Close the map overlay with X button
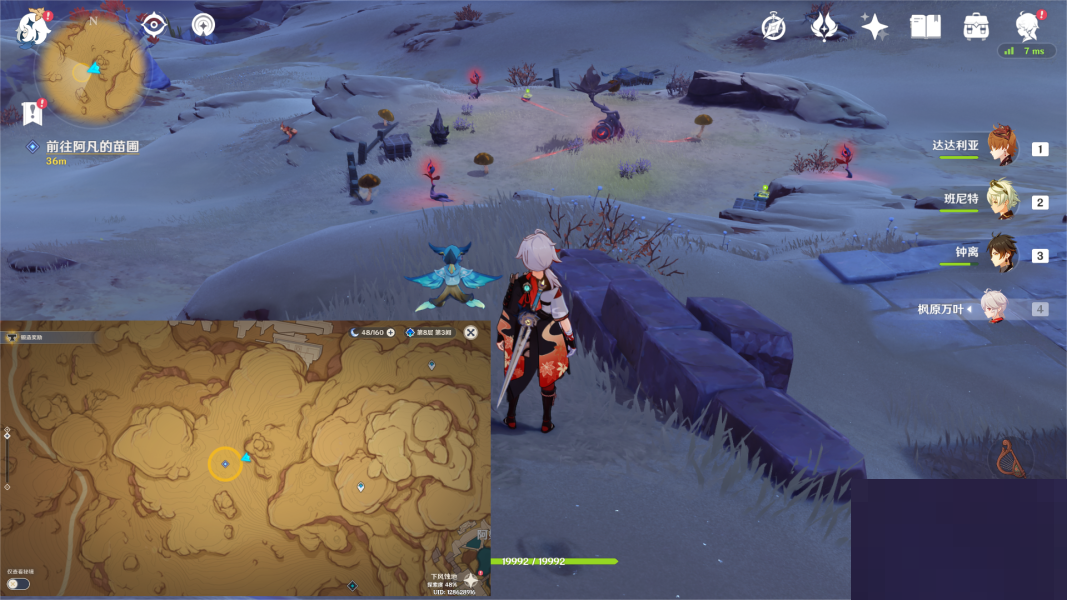 pyautogui.click(x=471, y=332)
